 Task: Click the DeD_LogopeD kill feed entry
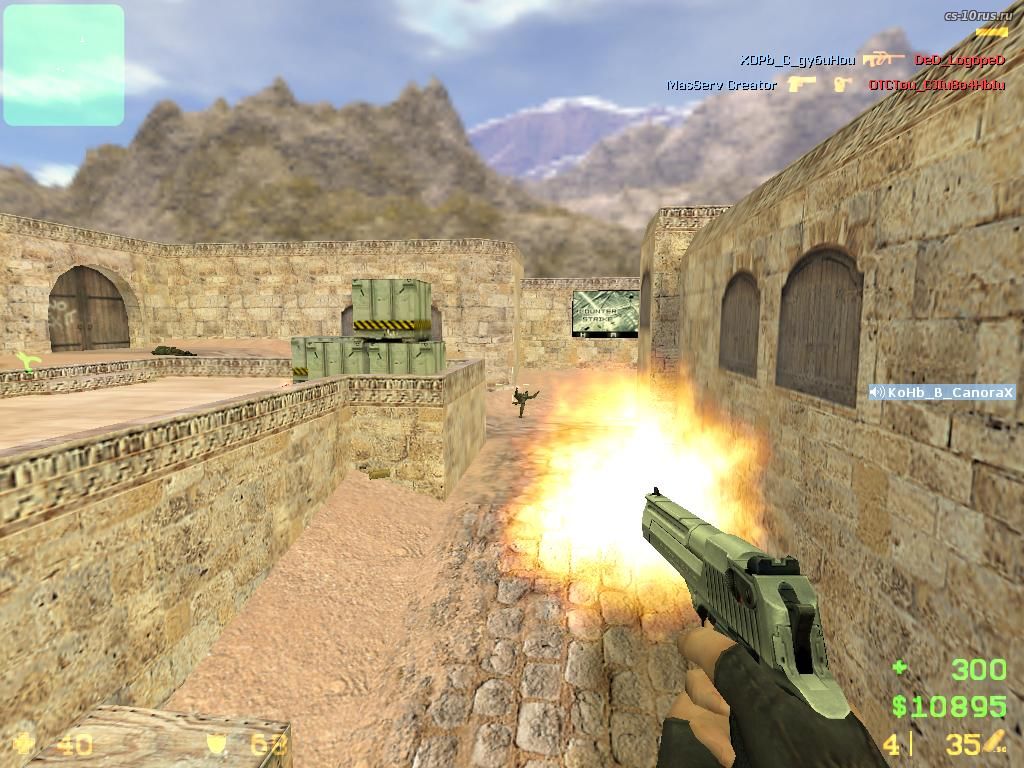959,60
